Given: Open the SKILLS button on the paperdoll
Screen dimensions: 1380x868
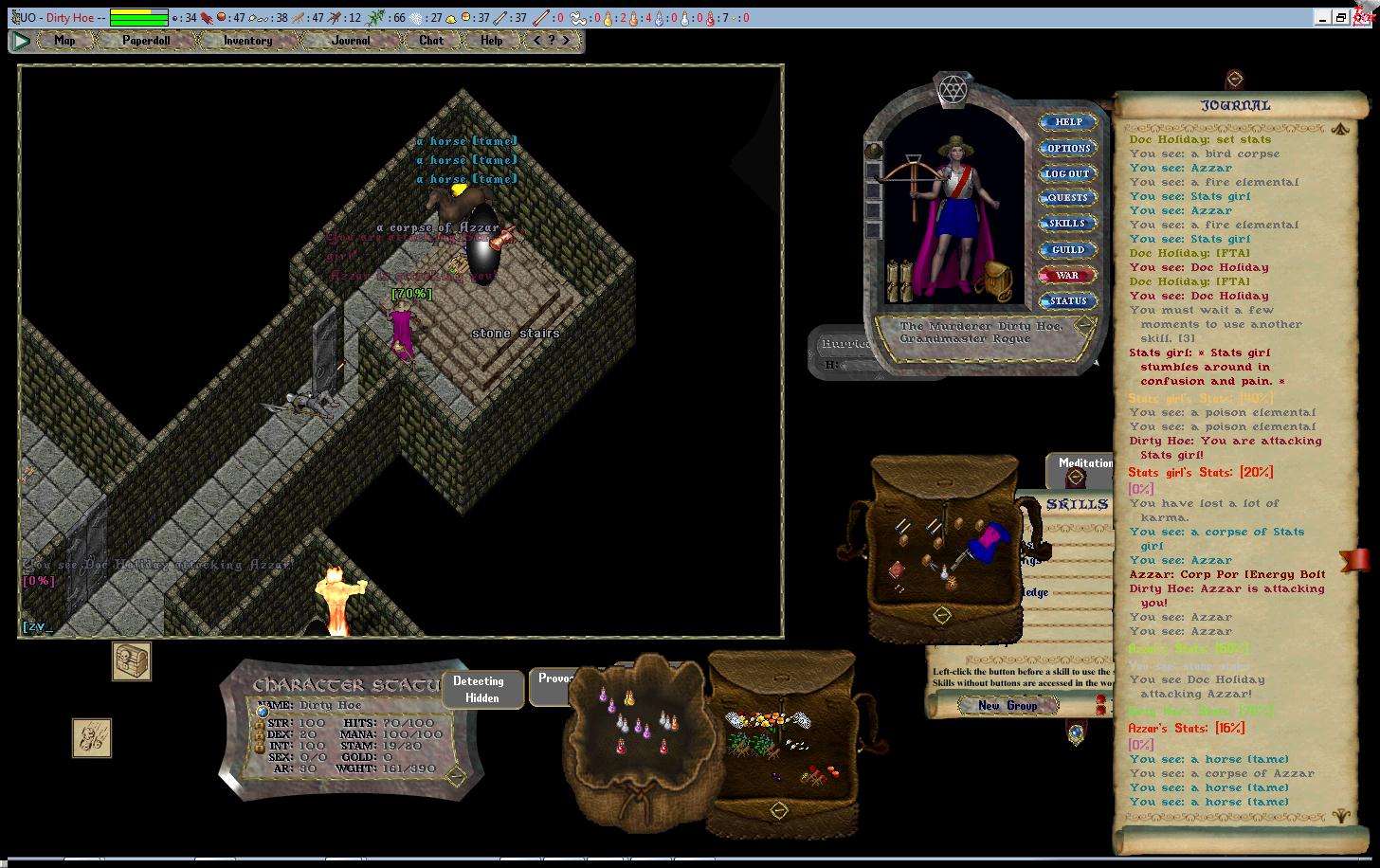Looking at the screenshot, I should coord(1068,224).
